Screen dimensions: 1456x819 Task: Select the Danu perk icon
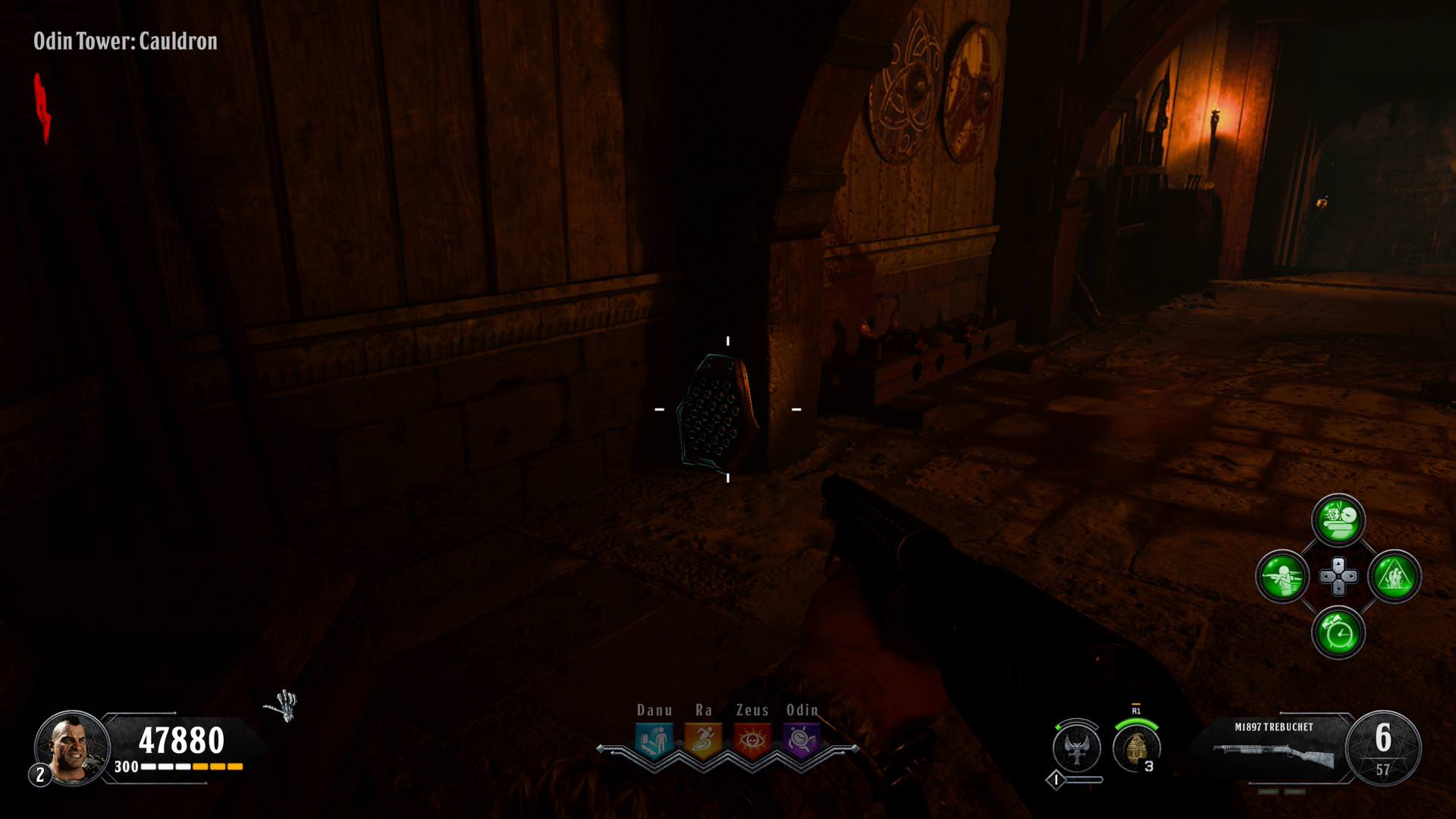point(654,739)
